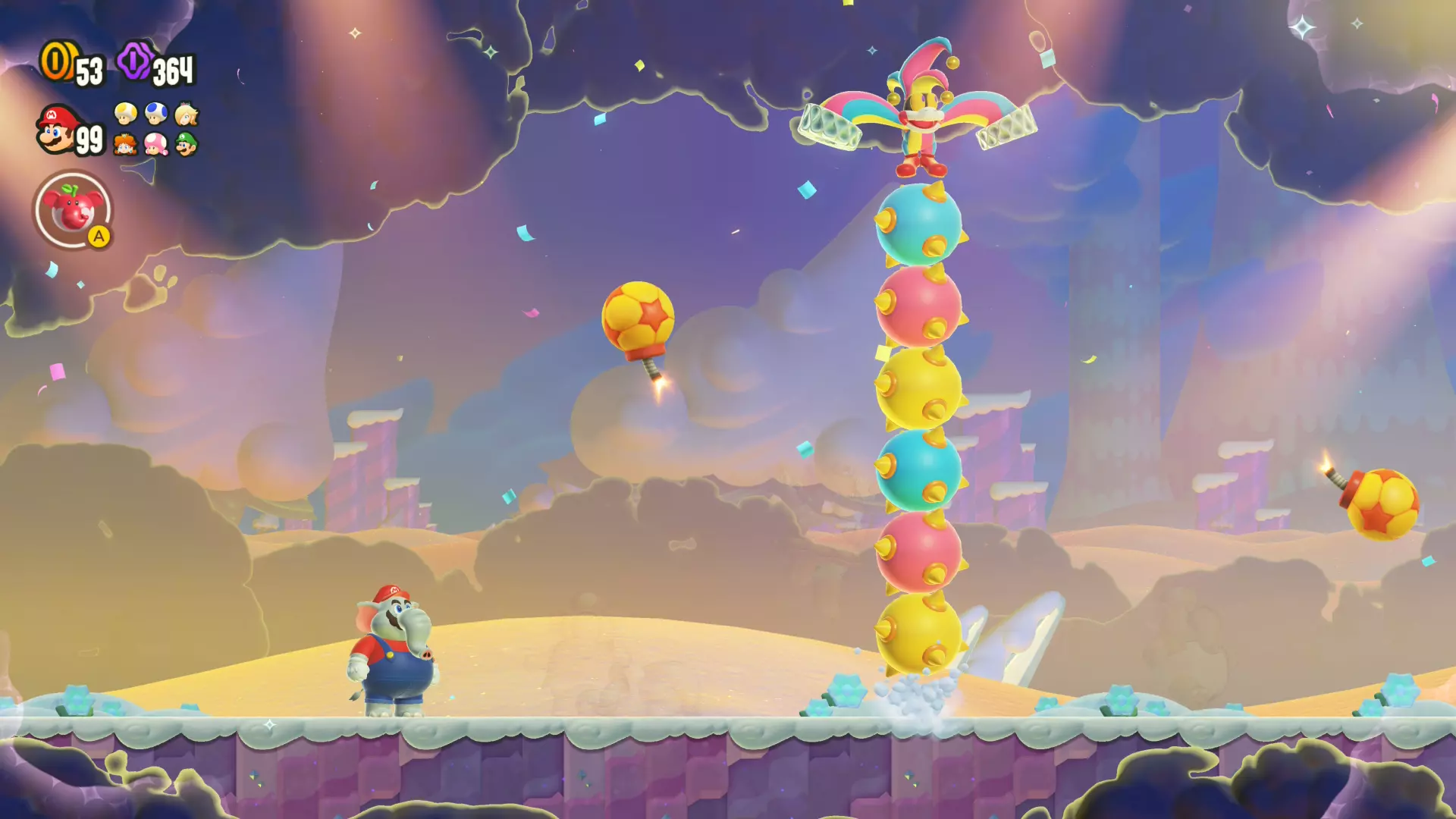Choose the Rosalina character icon
The image size is (1456, 819).
coord(187,114)
